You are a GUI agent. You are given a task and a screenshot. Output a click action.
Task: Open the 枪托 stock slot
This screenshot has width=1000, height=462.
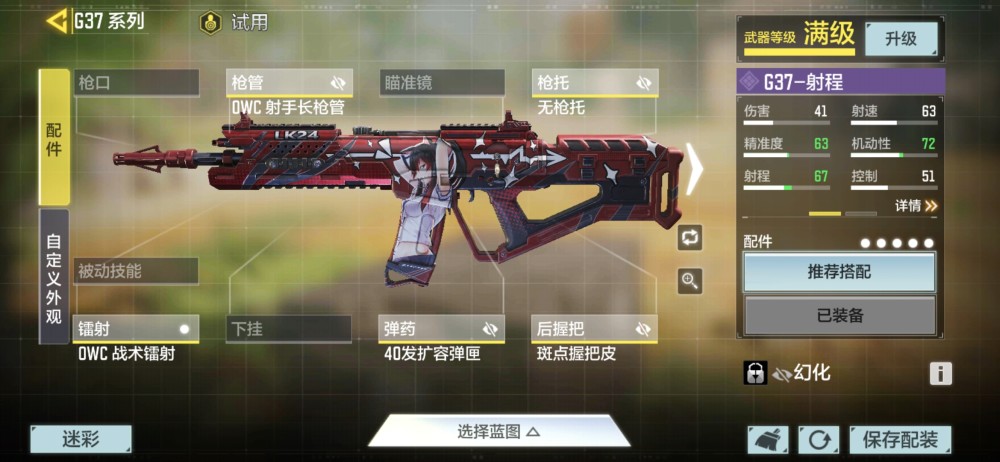click(595, 83)
